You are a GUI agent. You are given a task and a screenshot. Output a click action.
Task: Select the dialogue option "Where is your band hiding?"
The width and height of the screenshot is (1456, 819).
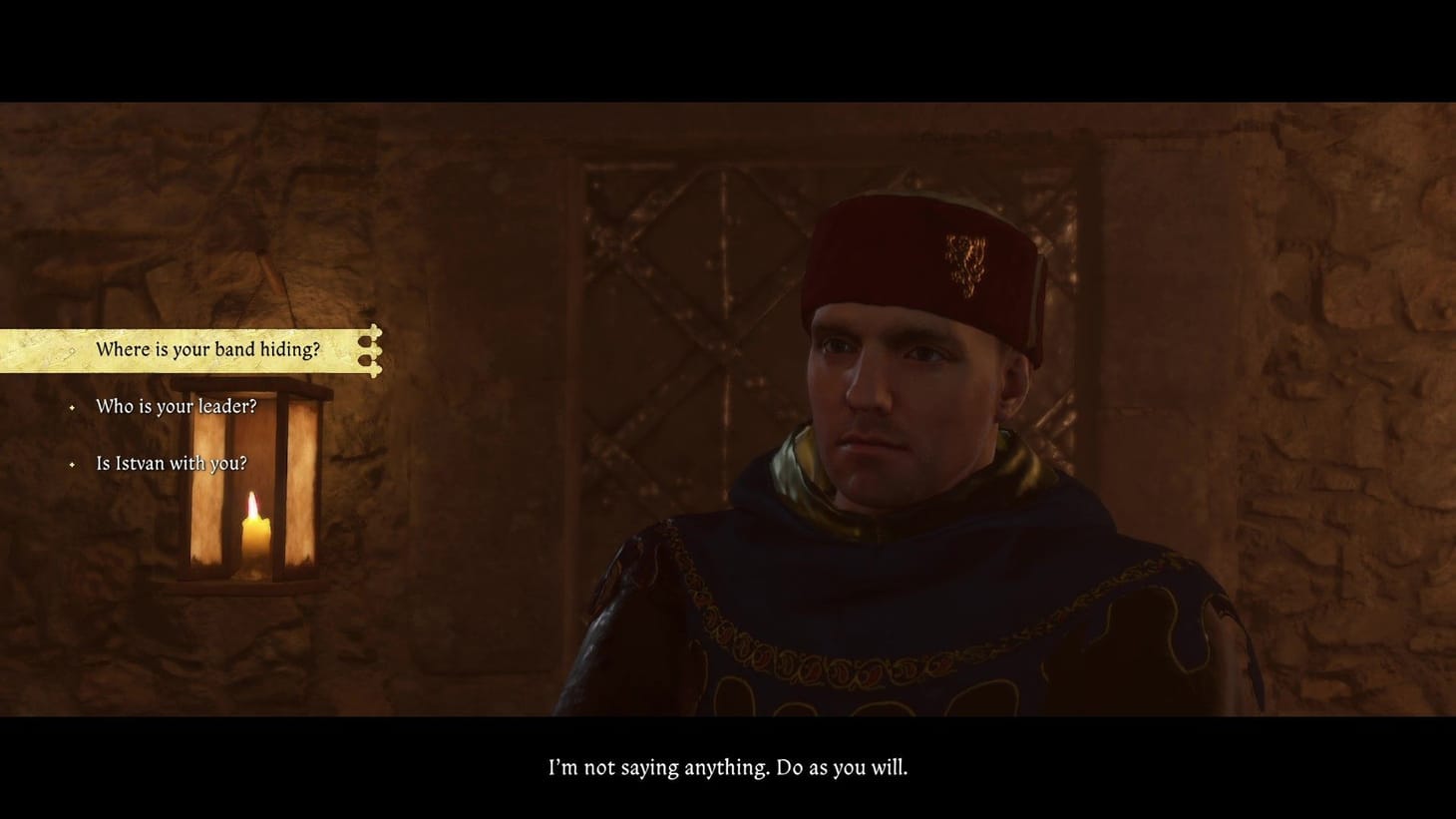207,350
